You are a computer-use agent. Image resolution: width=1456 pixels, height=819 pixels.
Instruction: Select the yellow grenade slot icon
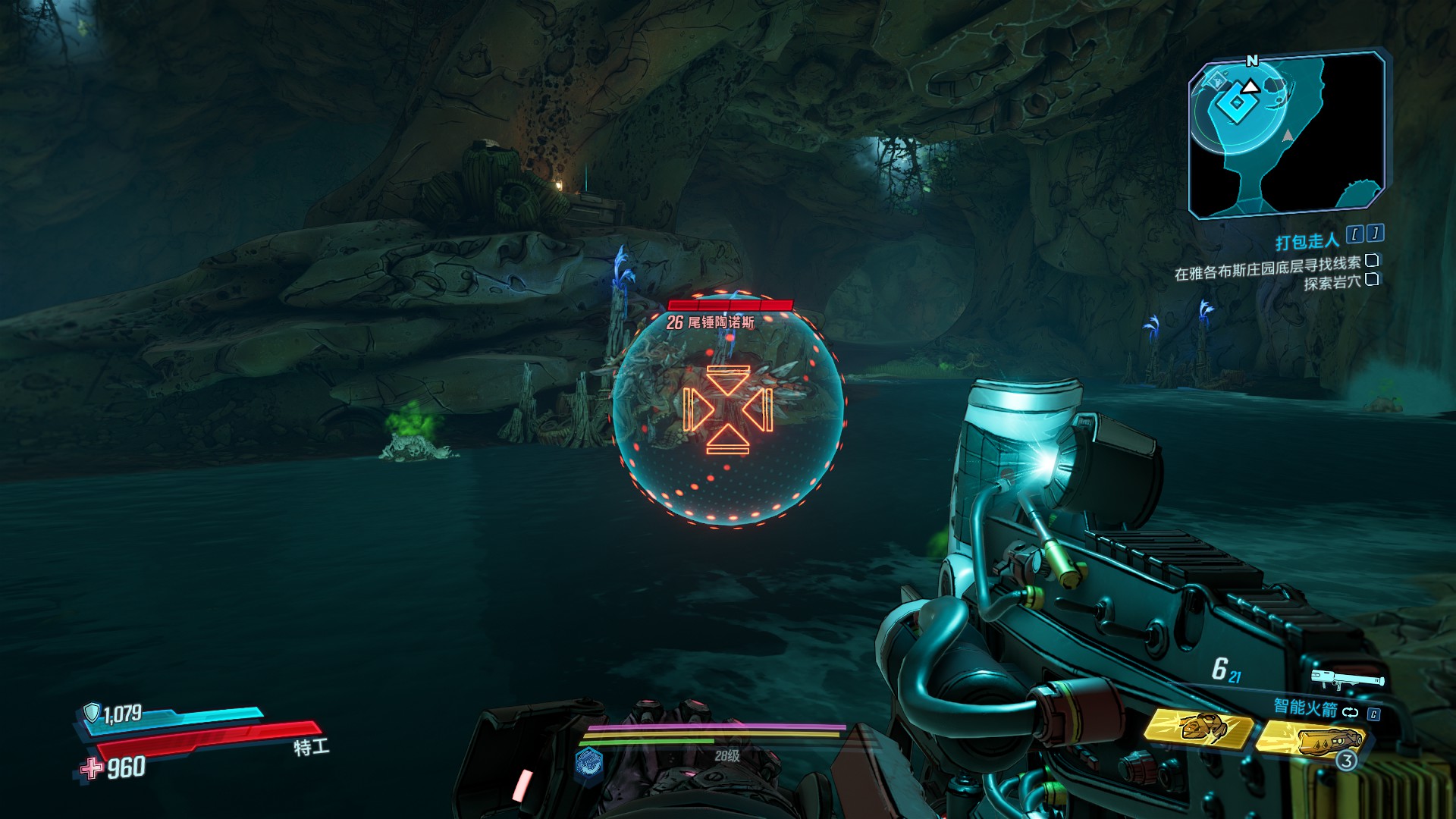[x=1310, y=739]
